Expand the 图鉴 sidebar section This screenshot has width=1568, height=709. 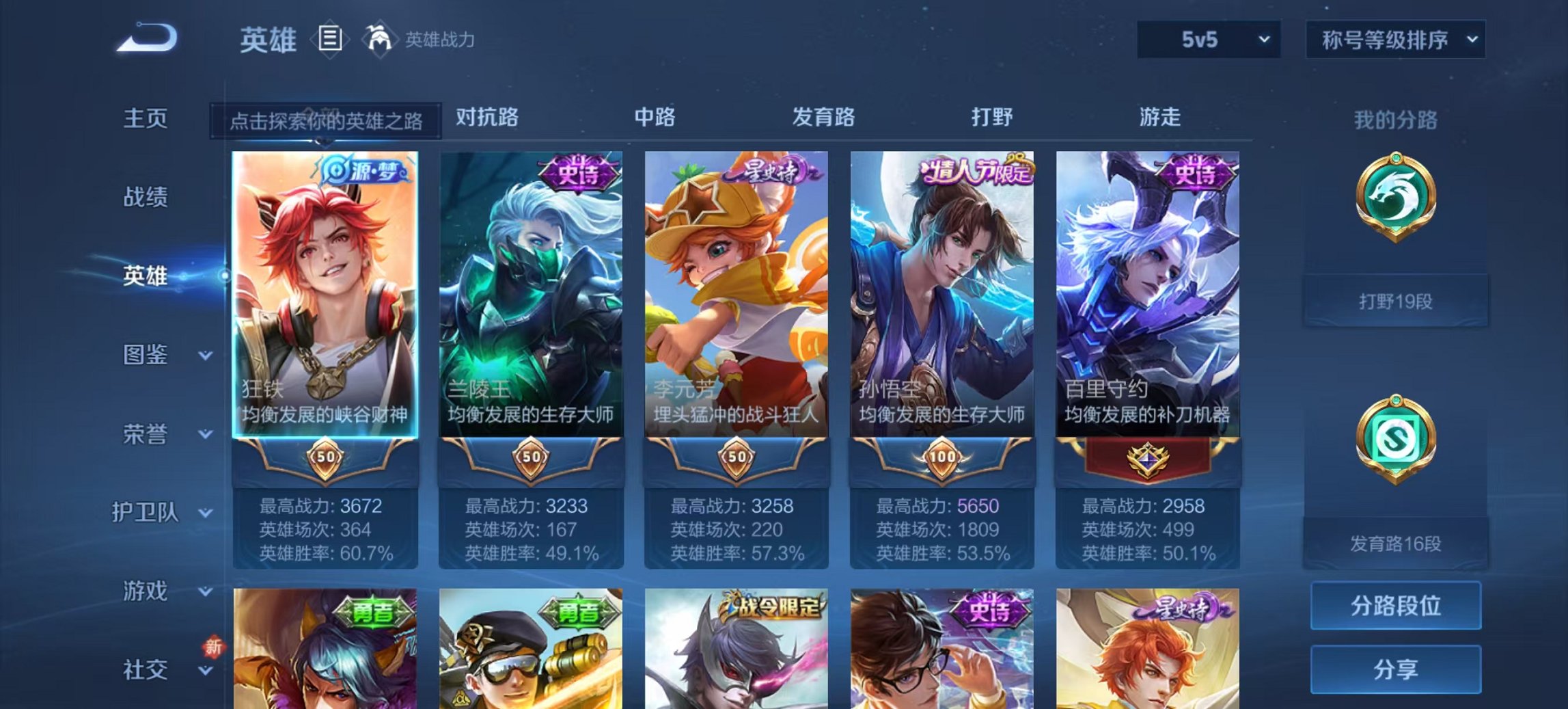tap(152, 355)
